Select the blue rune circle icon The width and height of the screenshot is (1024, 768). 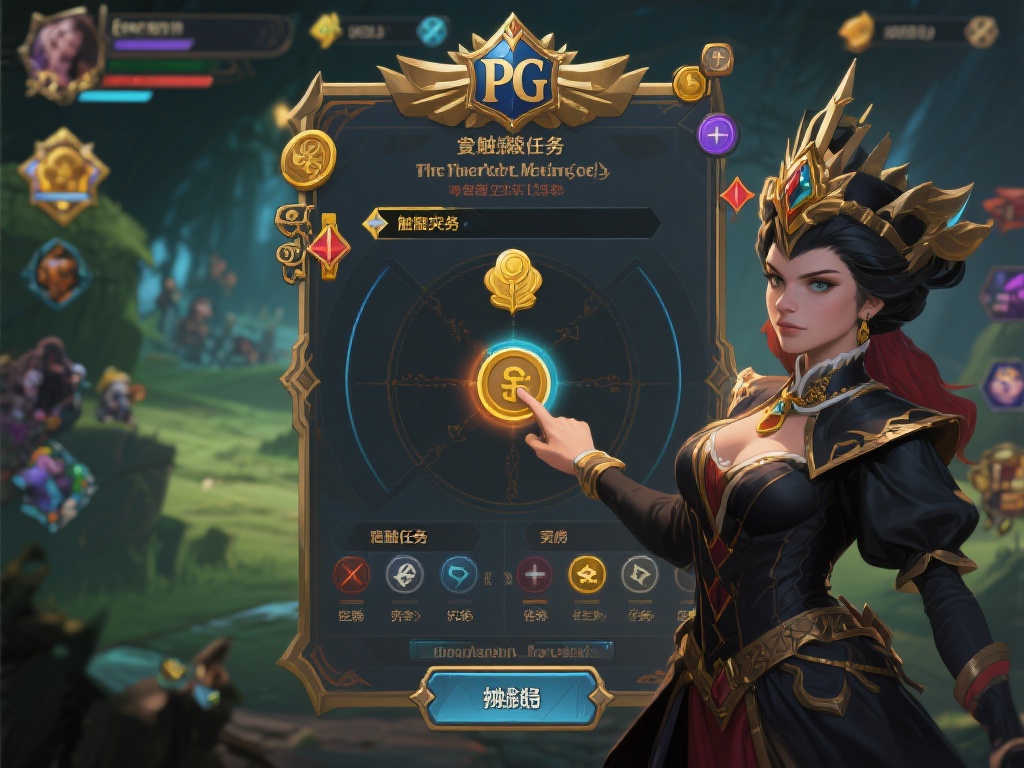point(459,574)
